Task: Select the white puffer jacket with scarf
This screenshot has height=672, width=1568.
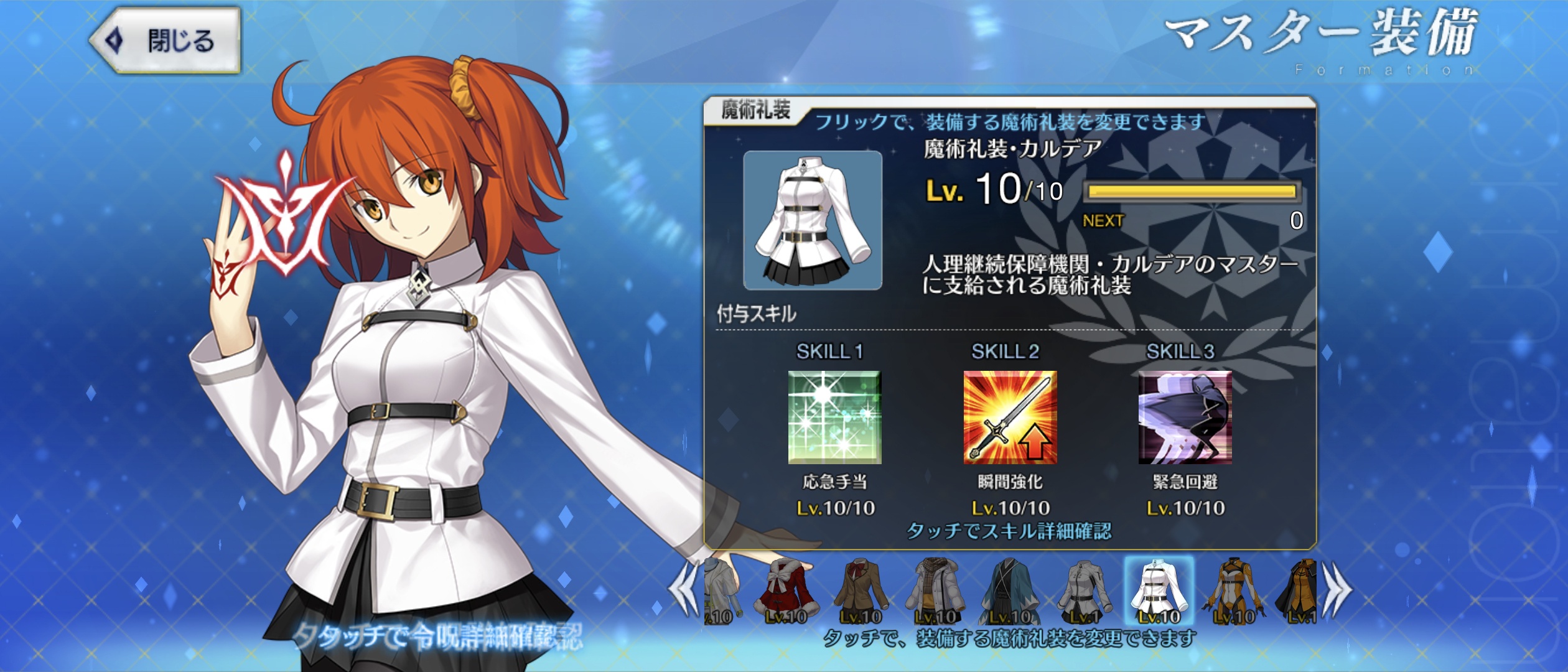Action: click(x=935, y=591)
